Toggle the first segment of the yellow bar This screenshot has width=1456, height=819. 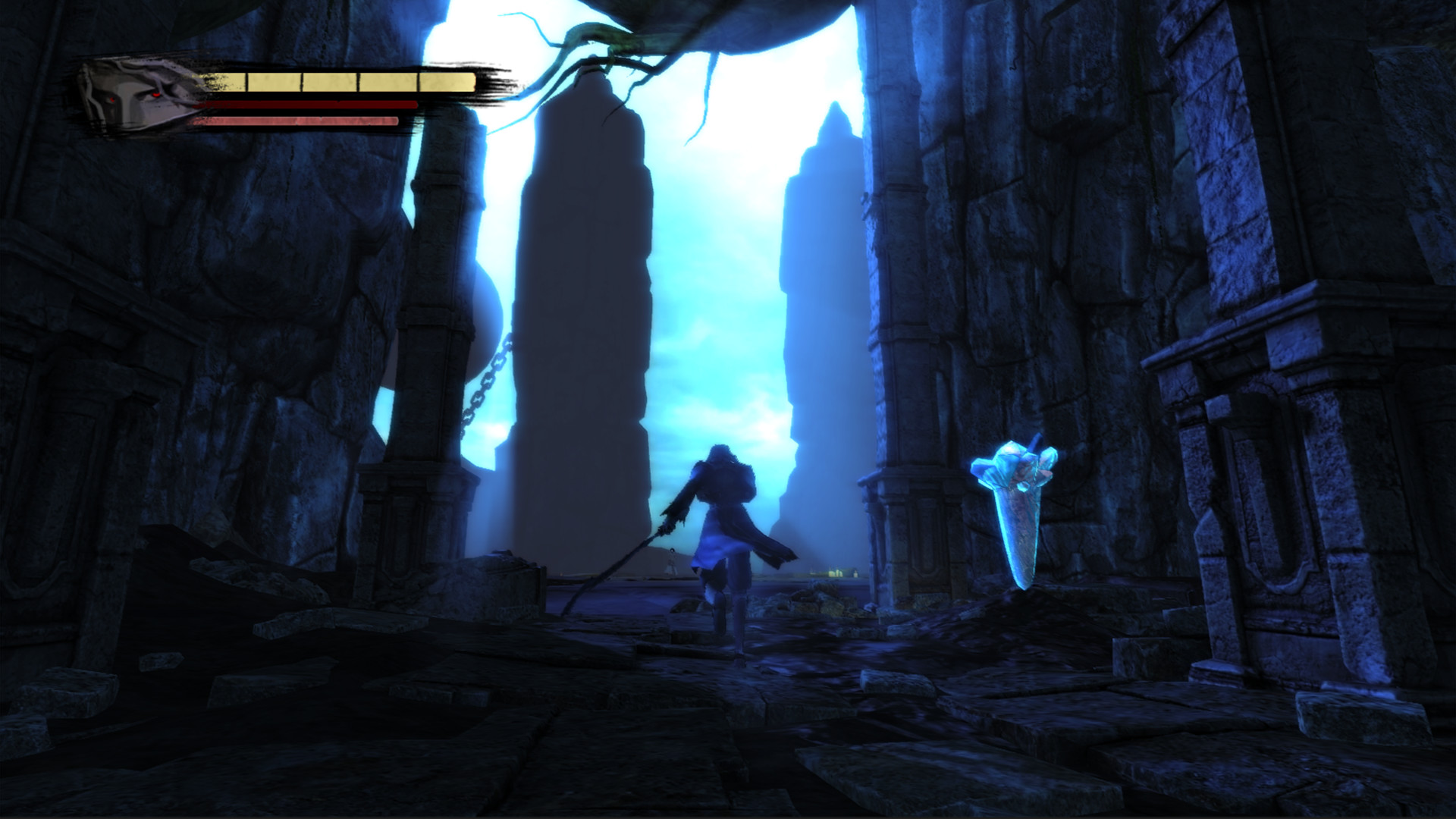click(227, 78)
